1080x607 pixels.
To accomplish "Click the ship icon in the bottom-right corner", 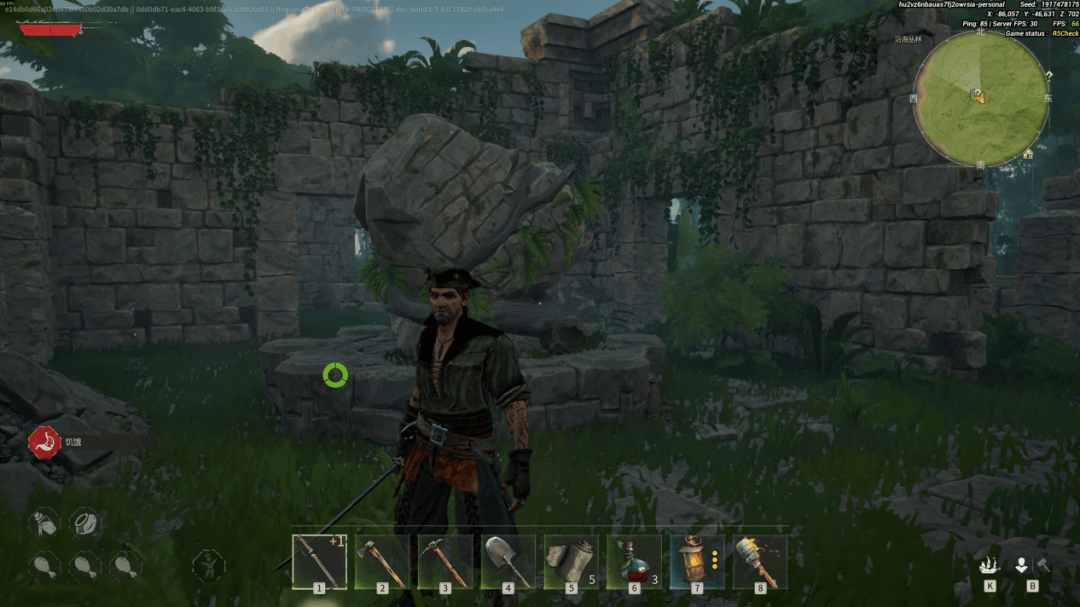I will [989, 565].
